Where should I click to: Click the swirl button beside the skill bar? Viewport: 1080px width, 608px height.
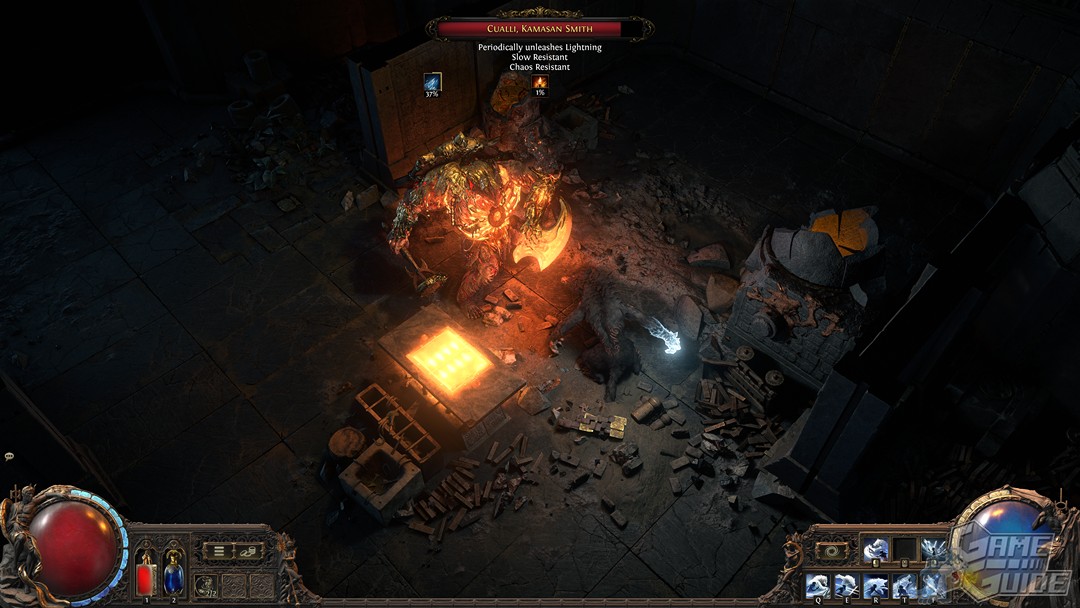(x=831, y=550)
